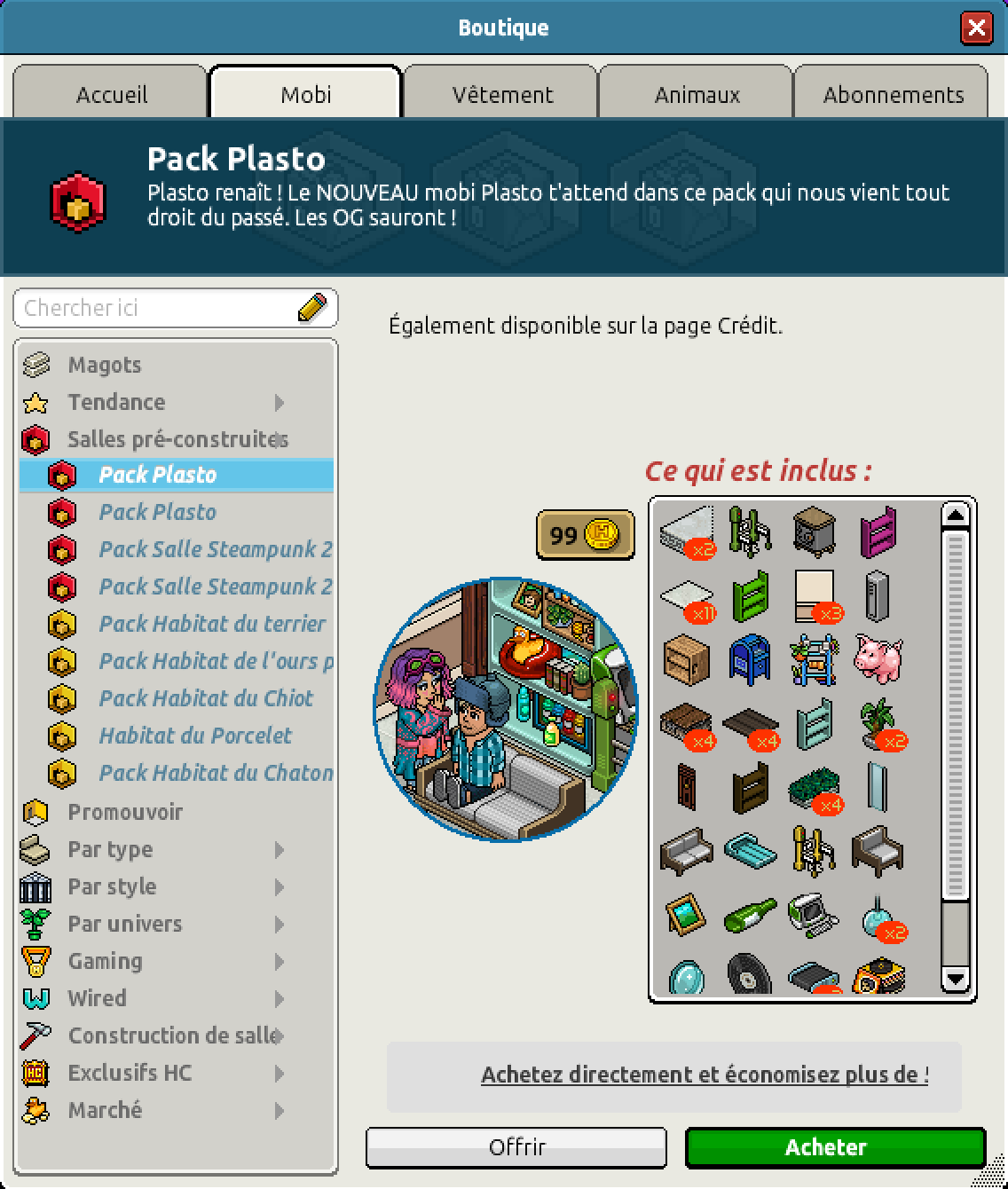Expand the Gaming category
Viewport: 1008px width, 1189px height.
(105, 961)
